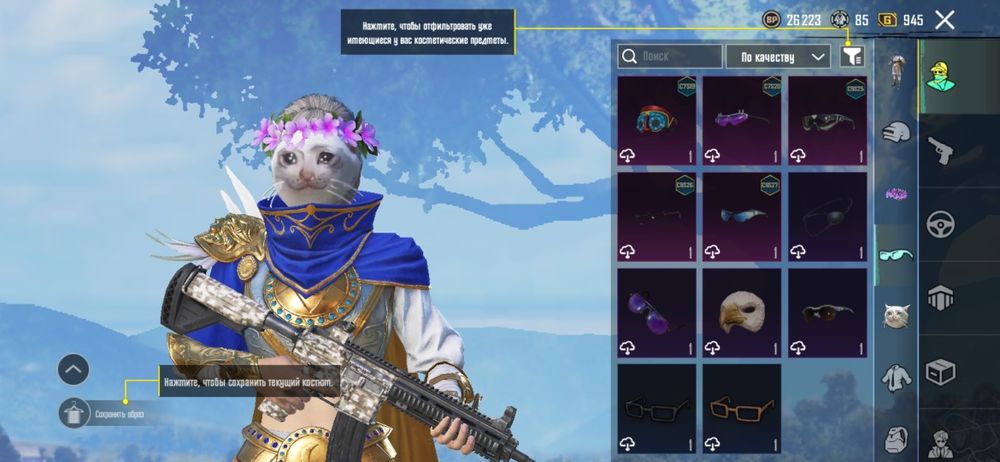This screenshot has height=462, width=1000.
Task: Select the purple round sunglasses item
Action: tap(657, 312)
